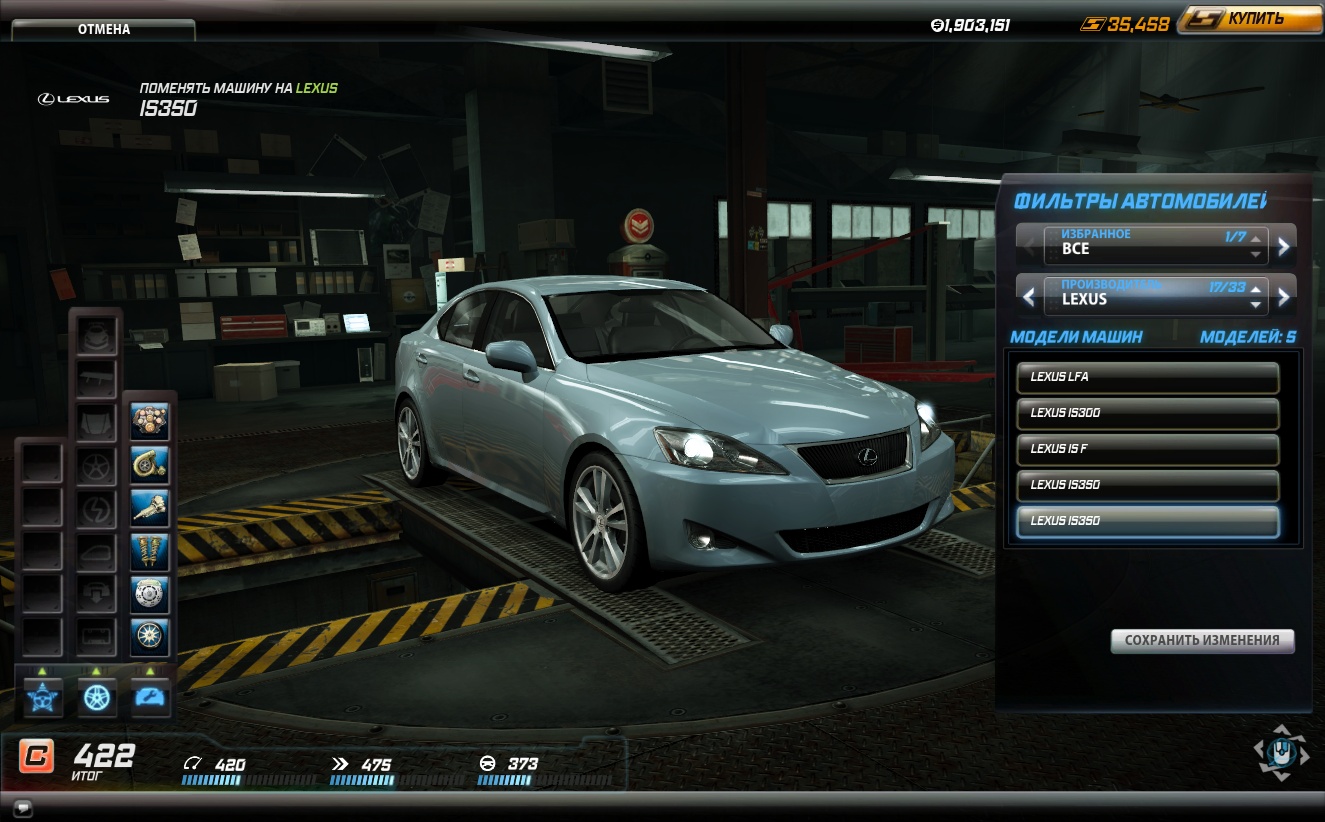
Task: Toggle the mouse camera control icon
Action: (x=1281, y=752)
